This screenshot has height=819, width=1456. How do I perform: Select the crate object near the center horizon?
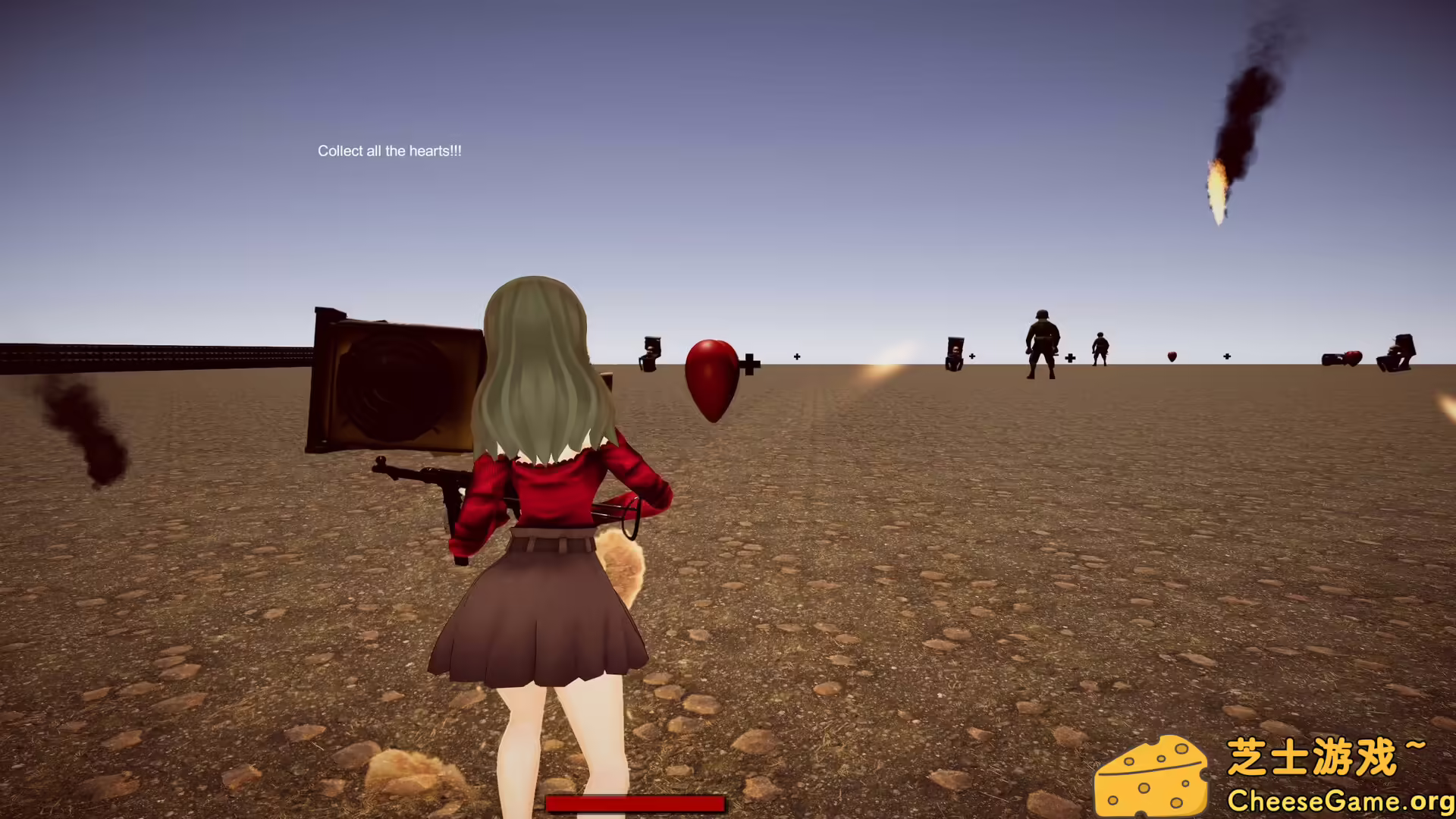[955, 355]
